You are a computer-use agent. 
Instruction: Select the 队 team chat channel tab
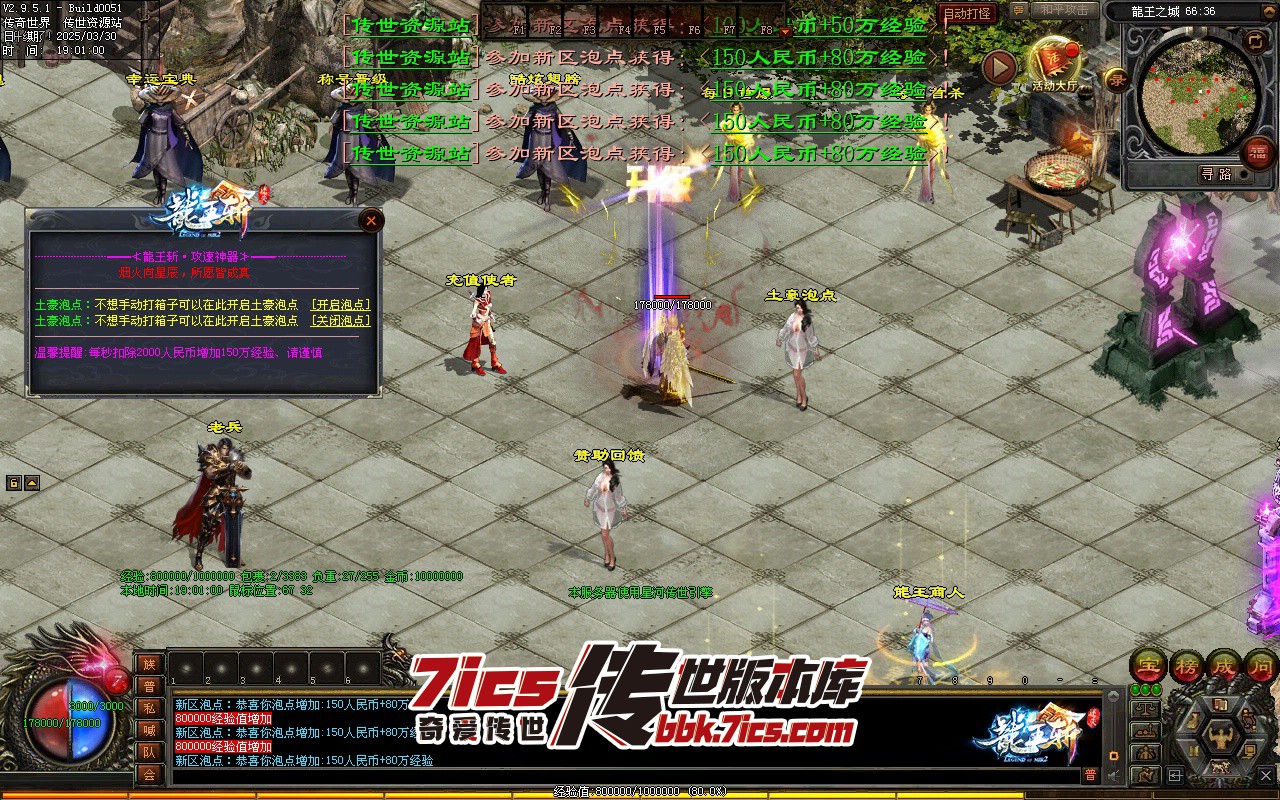pos(149,752)
